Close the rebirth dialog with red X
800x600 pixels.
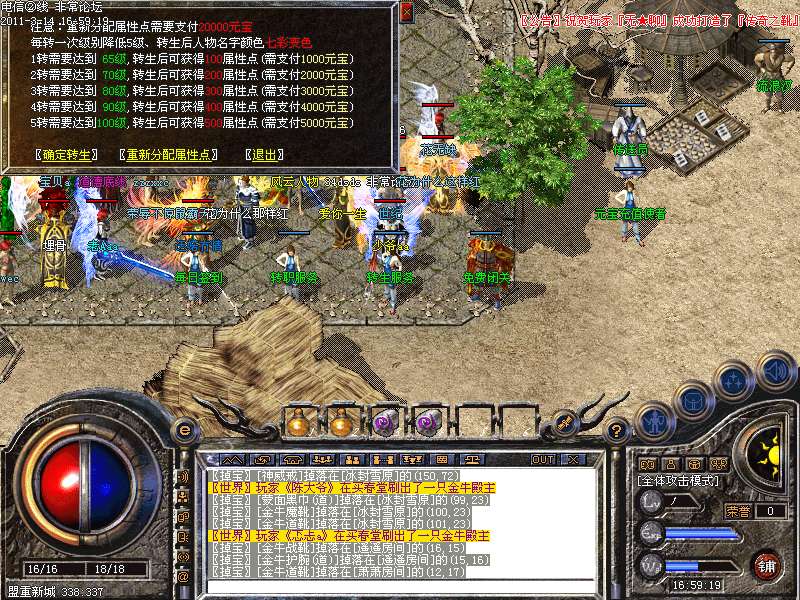point(405,13)
